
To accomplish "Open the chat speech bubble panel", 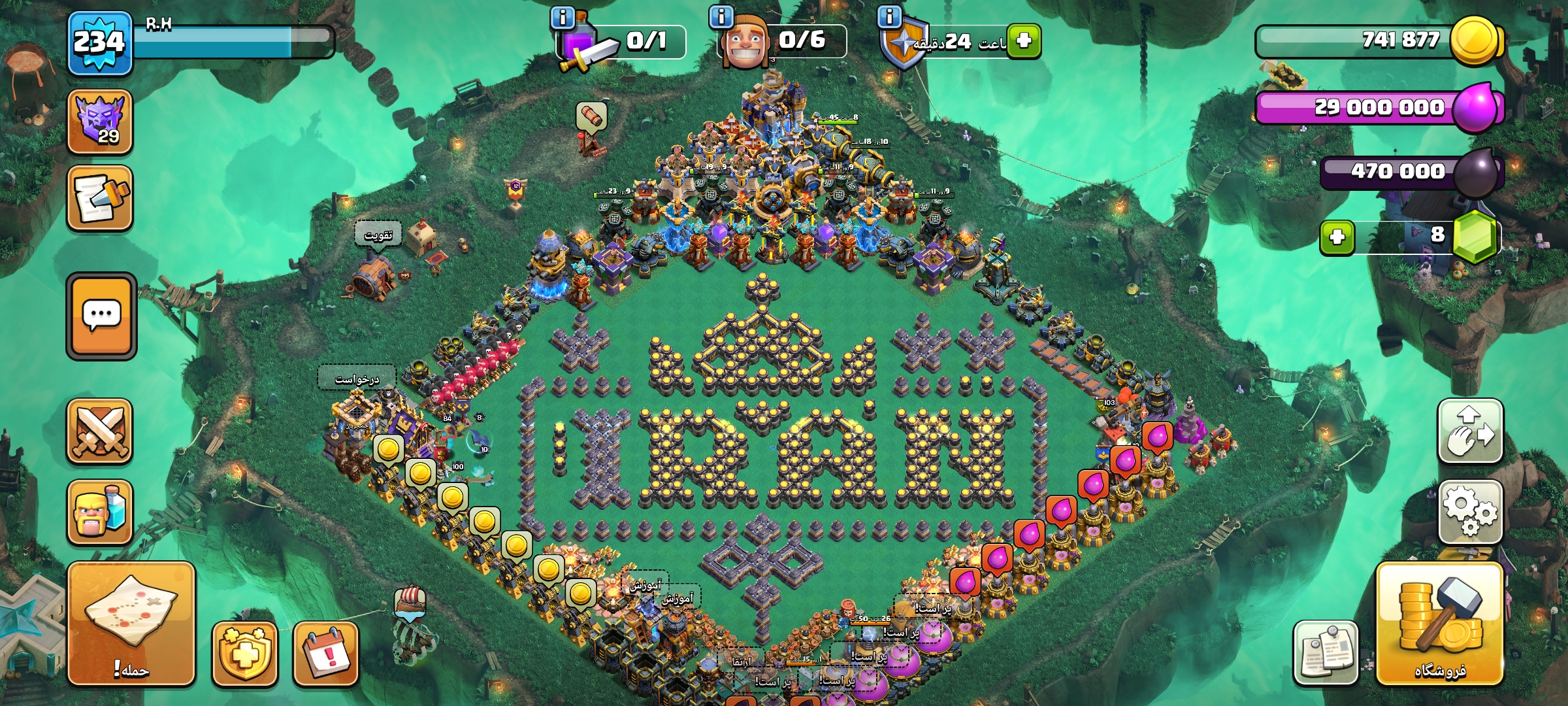I will coord(101,316).
